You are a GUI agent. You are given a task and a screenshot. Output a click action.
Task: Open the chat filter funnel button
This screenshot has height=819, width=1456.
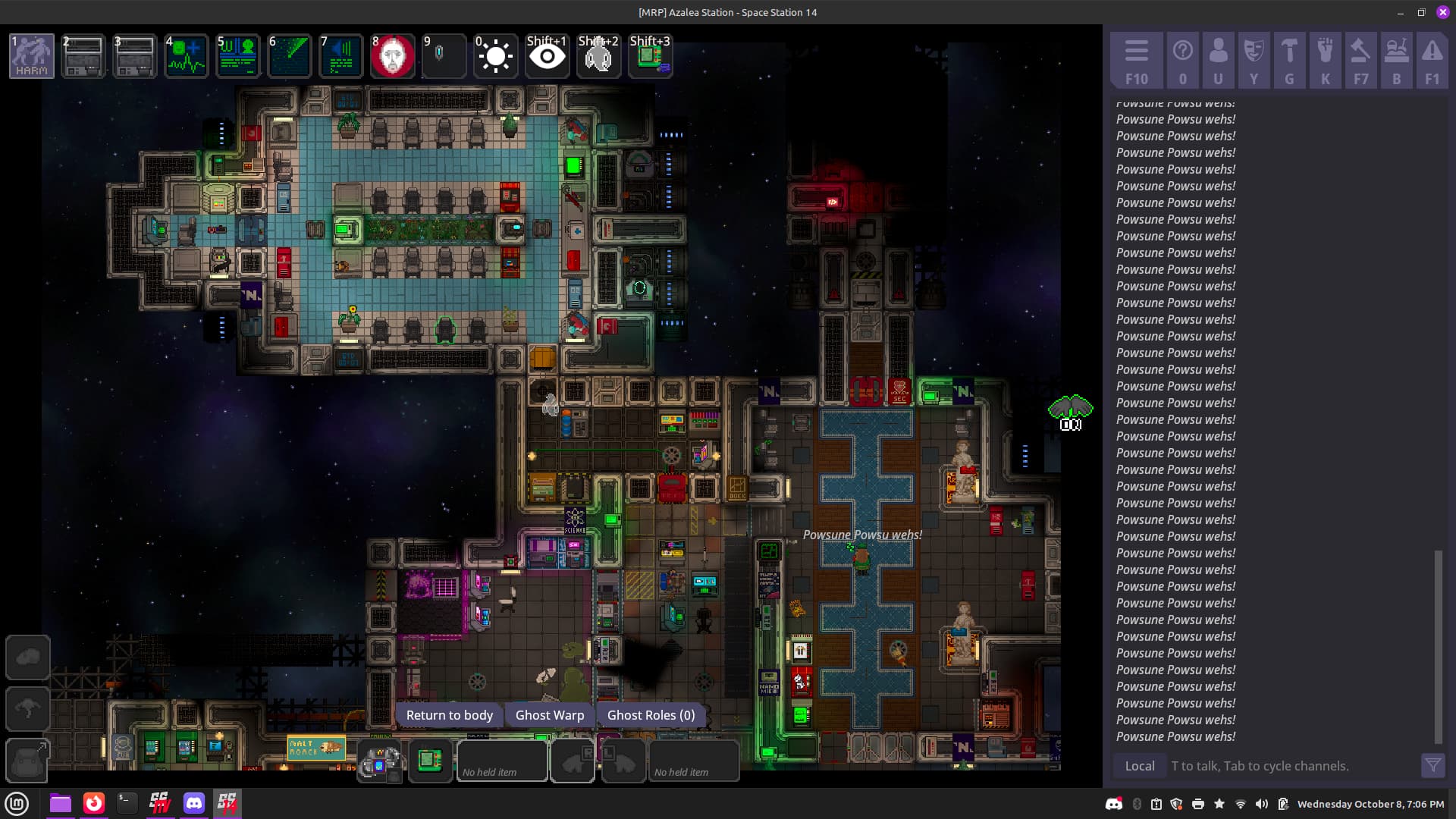pos(1432,766)
